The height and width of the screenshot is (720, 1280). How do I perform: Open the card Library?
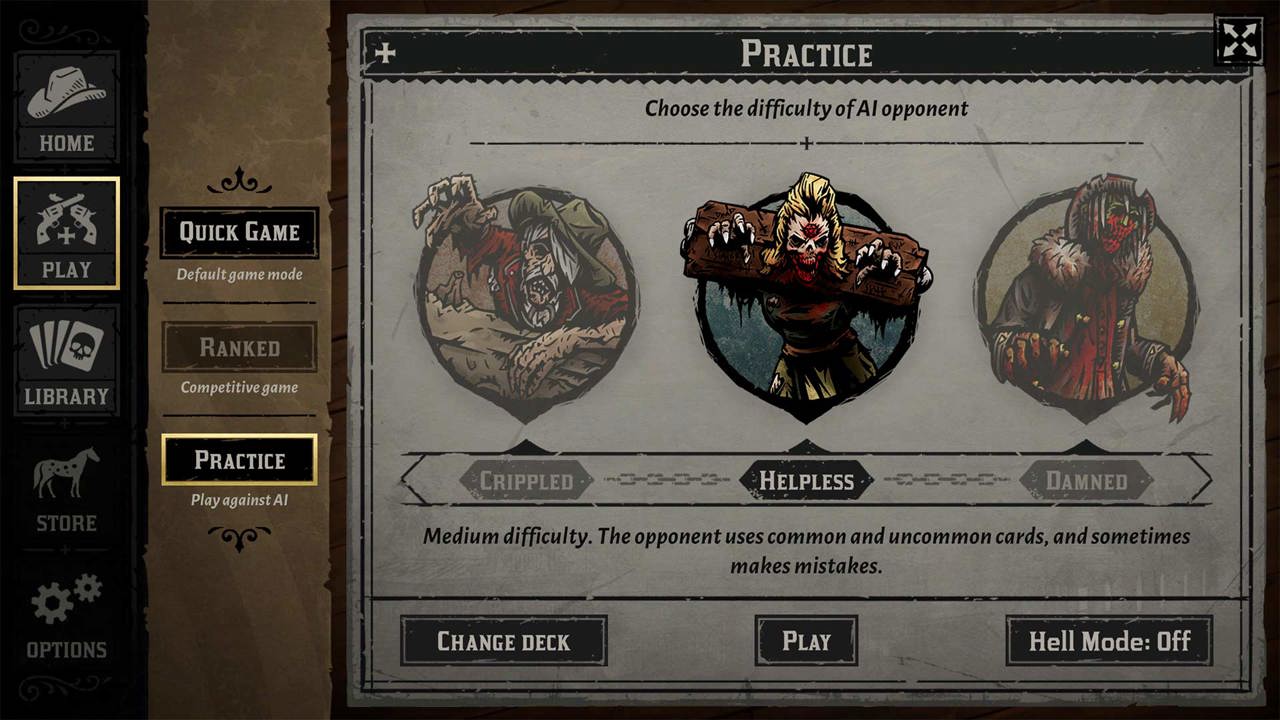pyautogui.click(x=66, y=360)
